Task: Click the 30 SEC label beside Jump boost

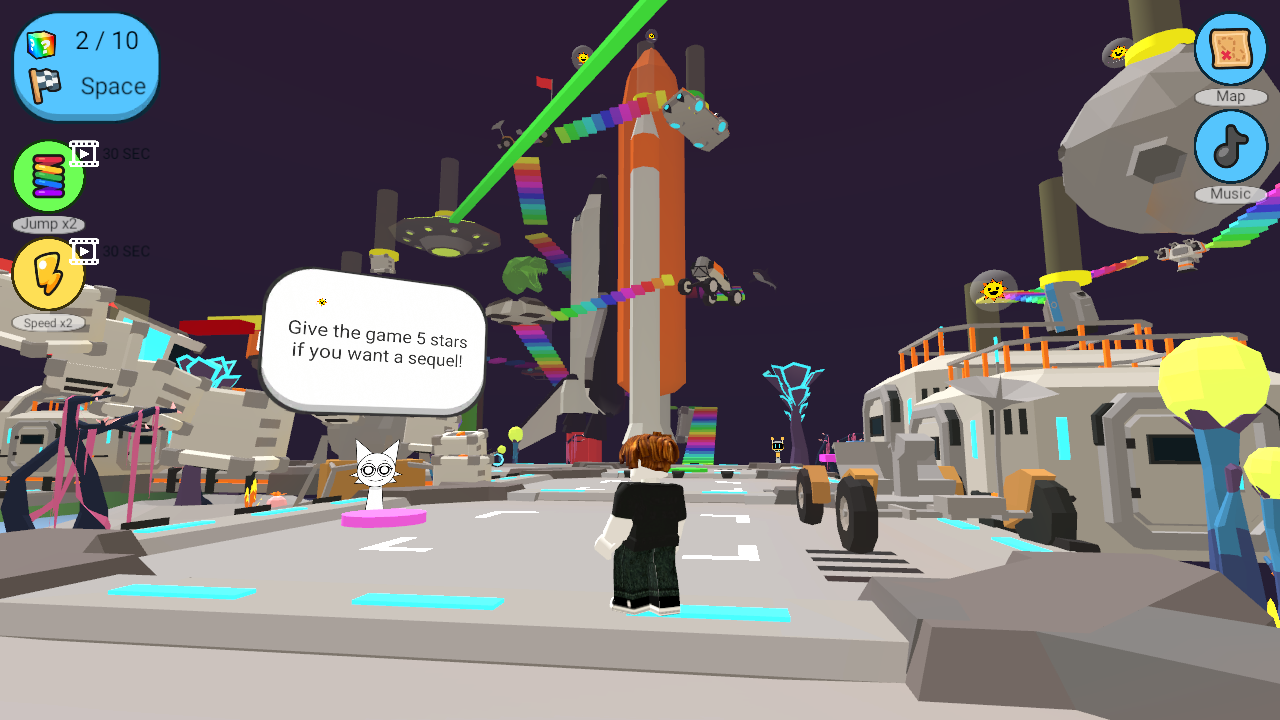Action: (126, 153)
